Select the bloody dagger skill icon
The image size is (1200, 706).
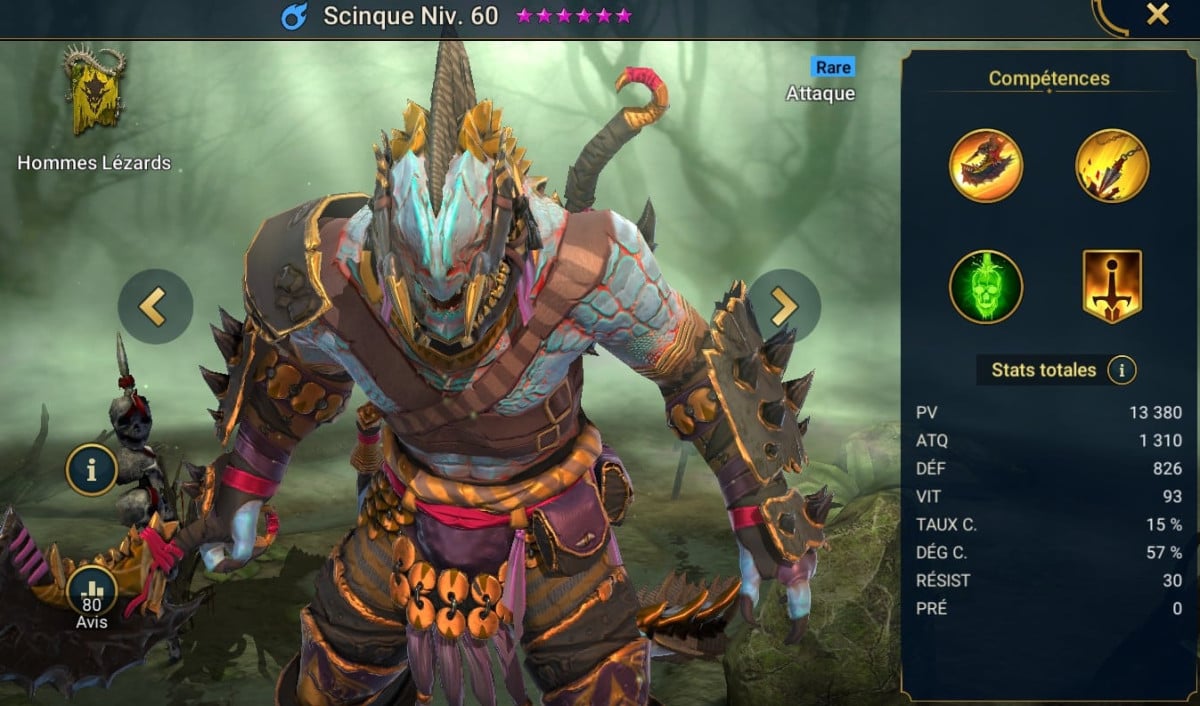click(x=1111, y=166)
